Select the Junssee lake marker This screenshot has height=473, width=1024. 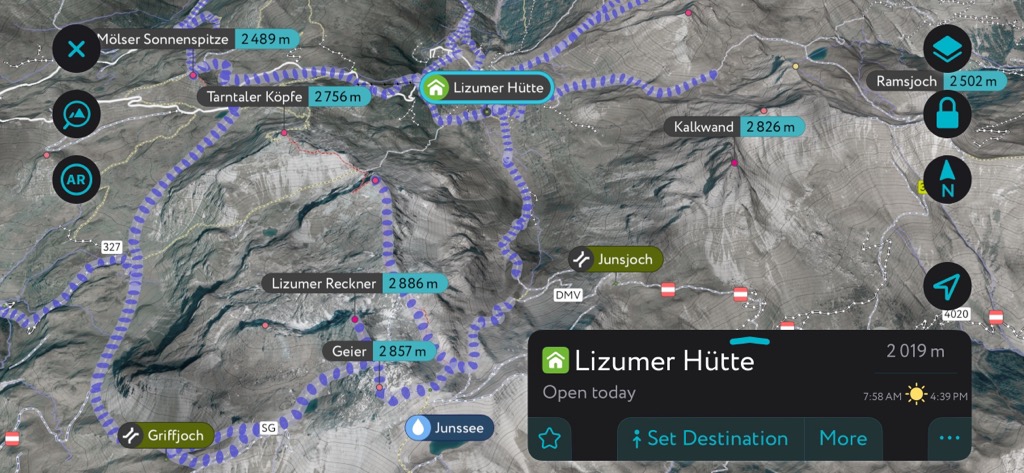click(449, 427)
